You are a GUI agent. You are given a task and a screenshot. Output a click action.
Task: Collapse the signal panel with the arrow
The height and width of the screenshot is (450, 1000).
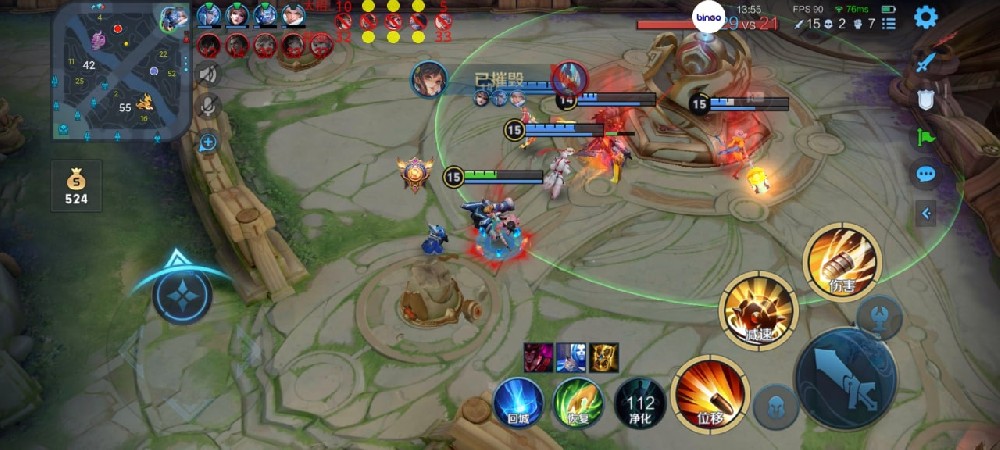(x=926, y=212)
